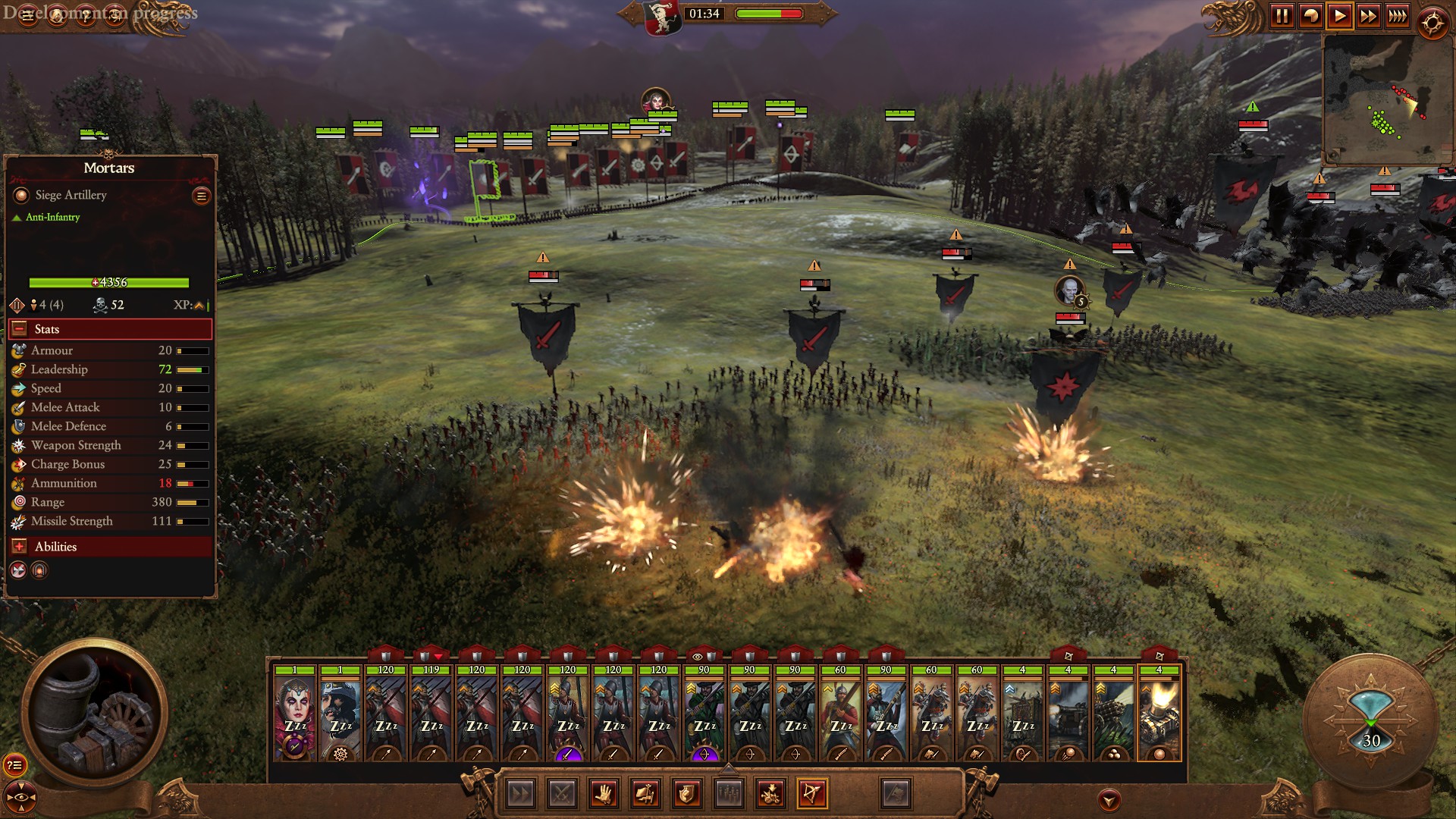The height and width of the screenshot is (819, 1456).
Task: Pause the battle
Action: click(1282, 16)
